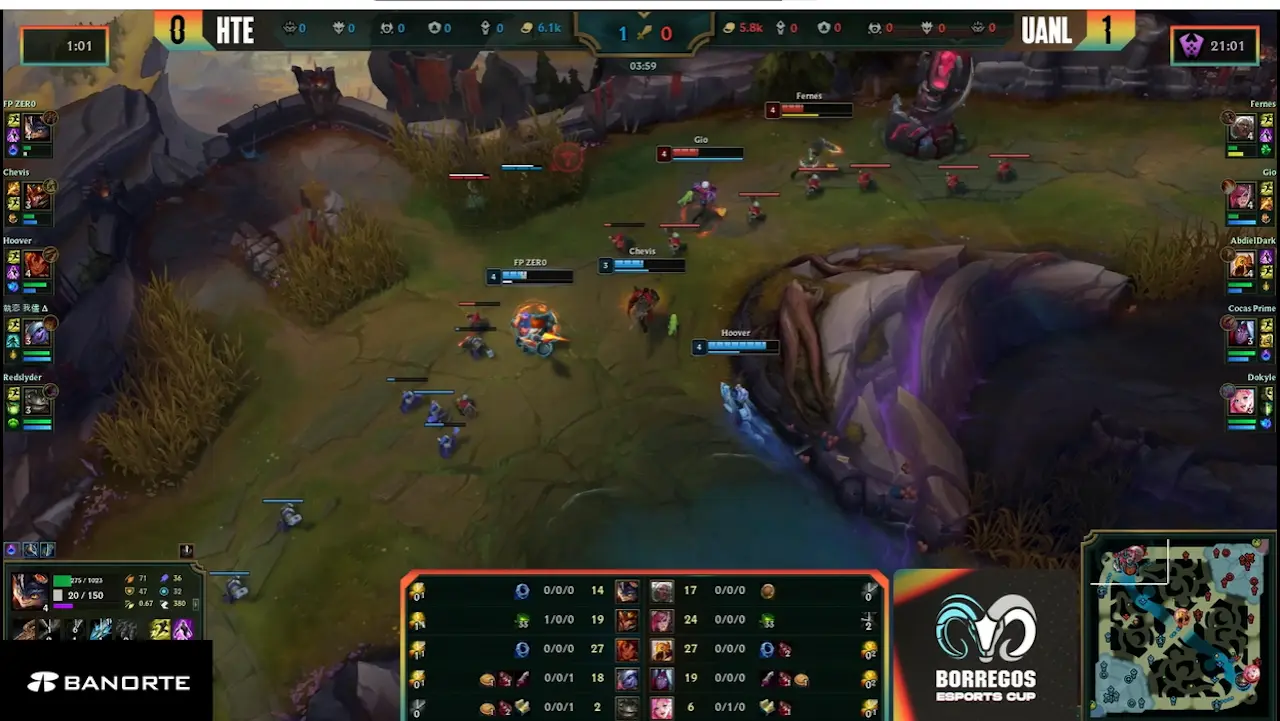Toggle the second camera mode icon in spectator controls
This screenshot has height=721, width=1280.
coord(31,549)
